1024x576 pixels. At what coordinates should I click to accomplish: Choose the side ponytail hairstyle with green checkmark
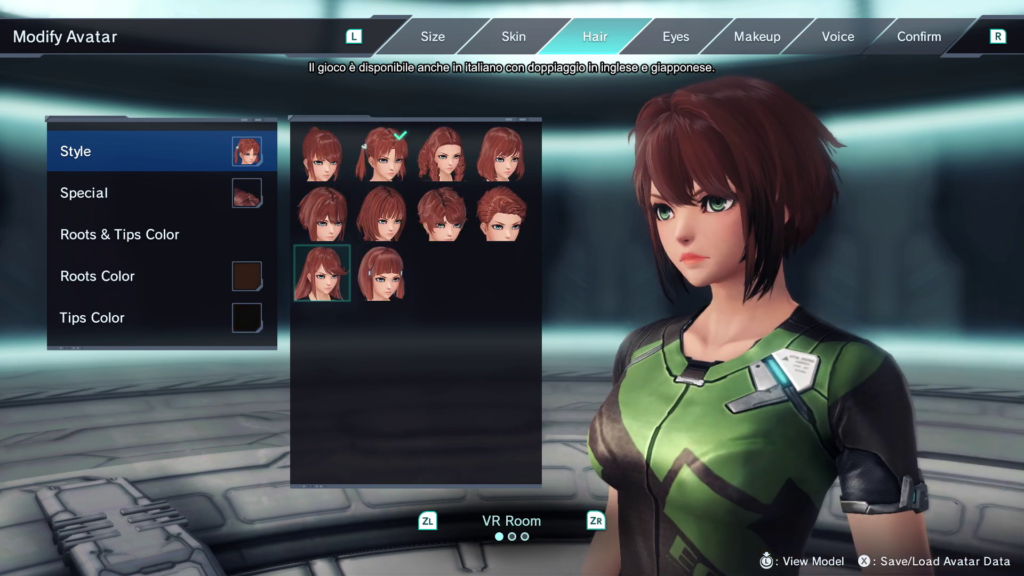(381, 154)
